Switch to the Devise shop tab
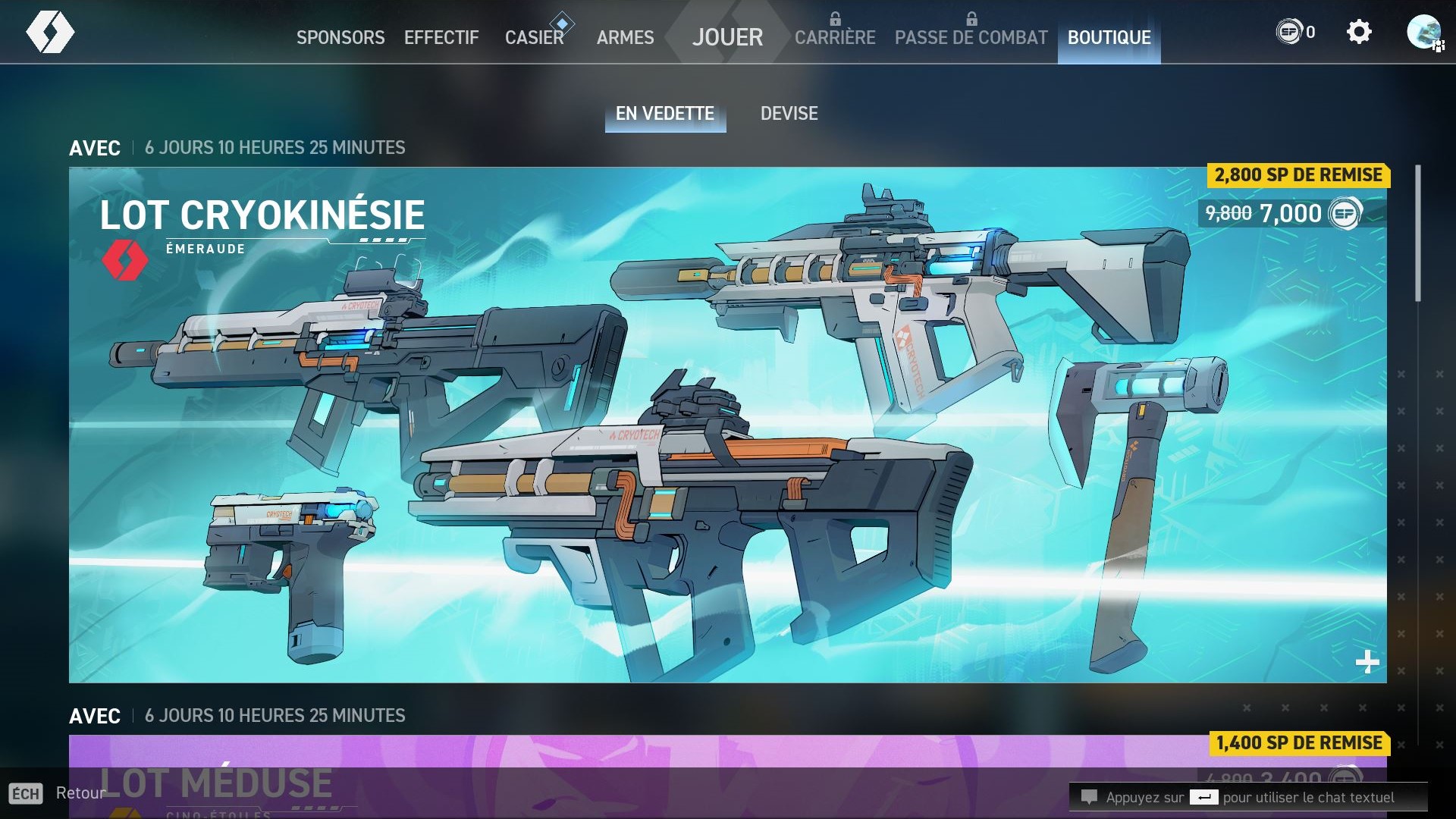1456x819 pixels. pos(789,114)
